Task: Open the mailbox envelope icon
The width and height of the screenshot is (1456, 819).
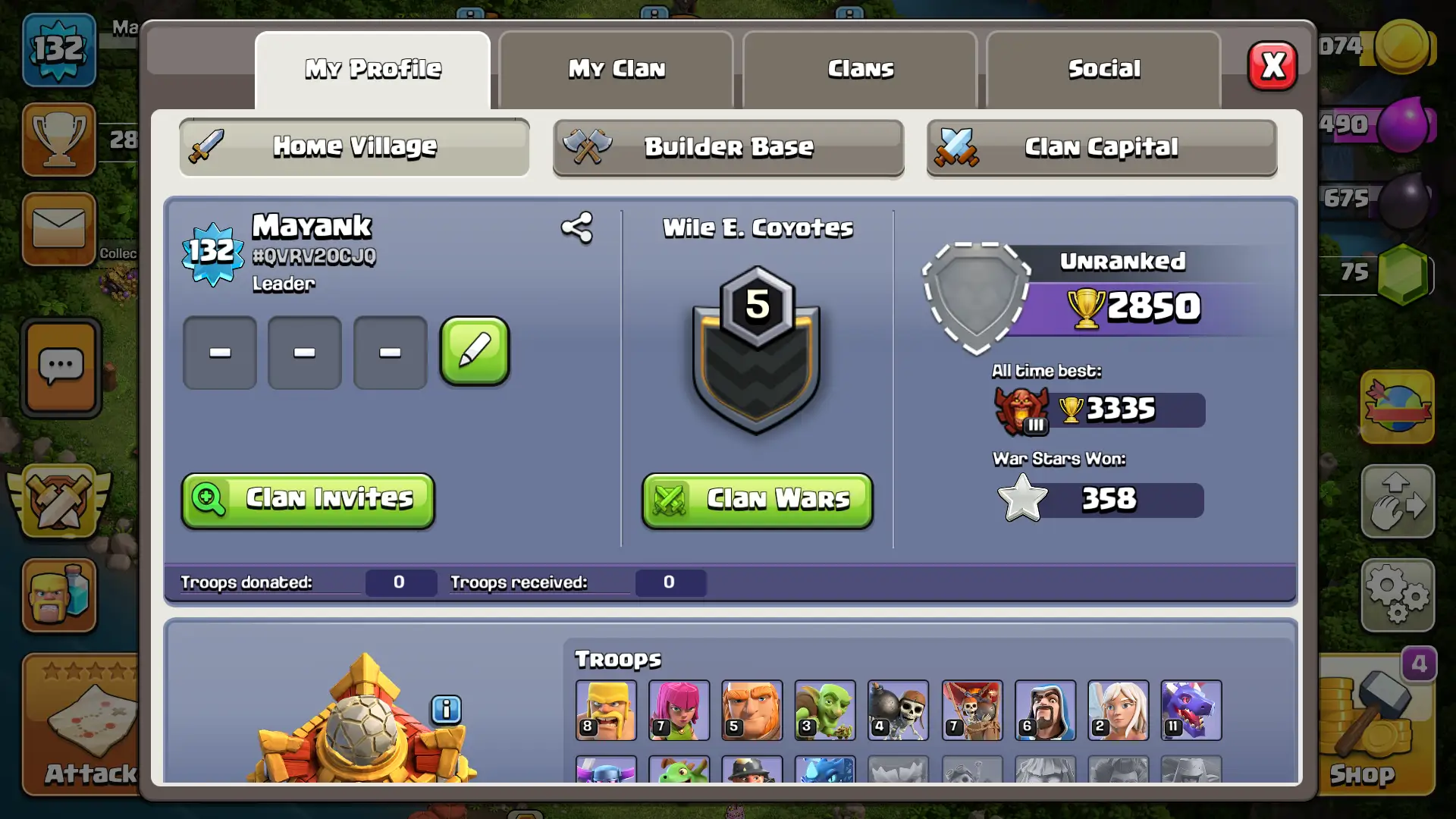Action: click(x=59, y=228)
